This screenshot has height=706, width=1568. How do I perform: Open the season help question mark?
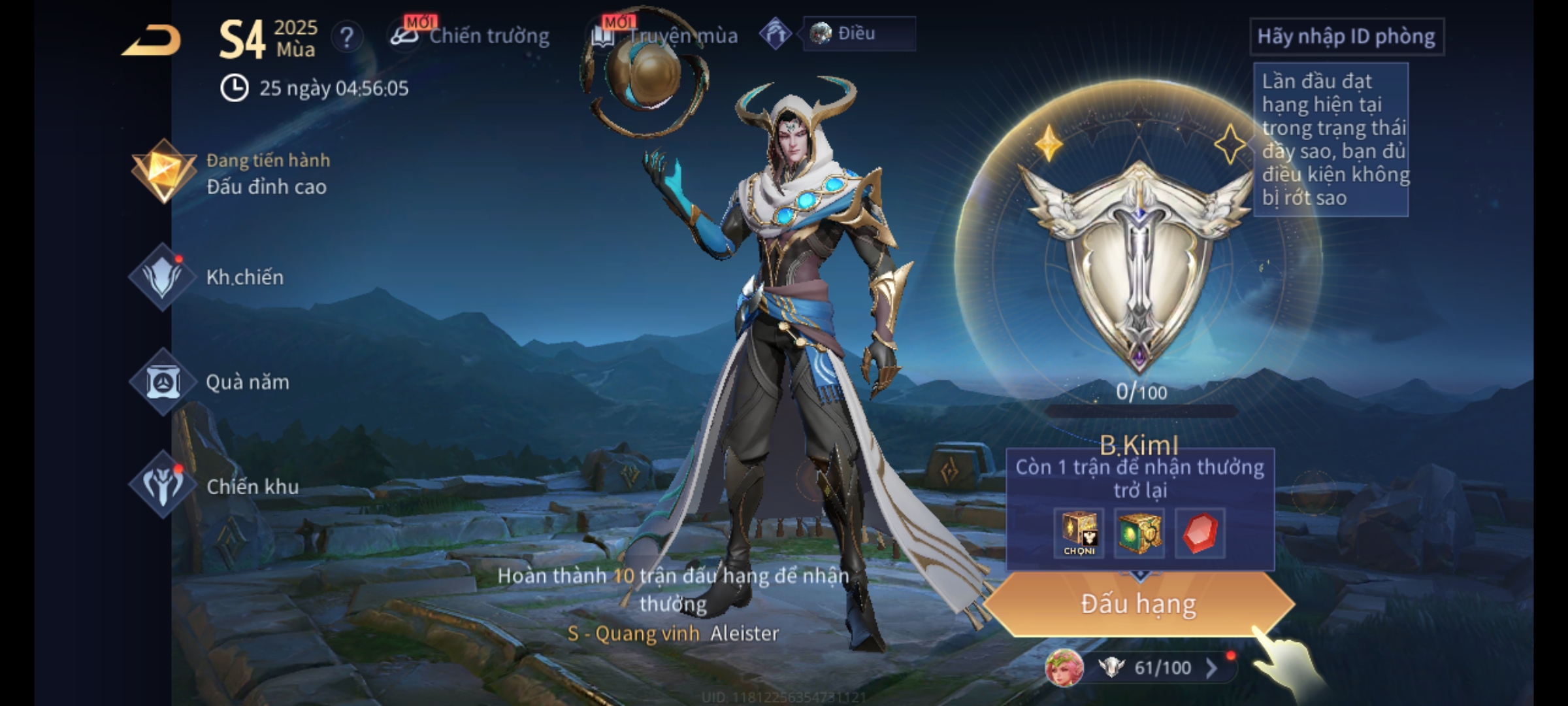pyautogui.click(x=346, y=37)
